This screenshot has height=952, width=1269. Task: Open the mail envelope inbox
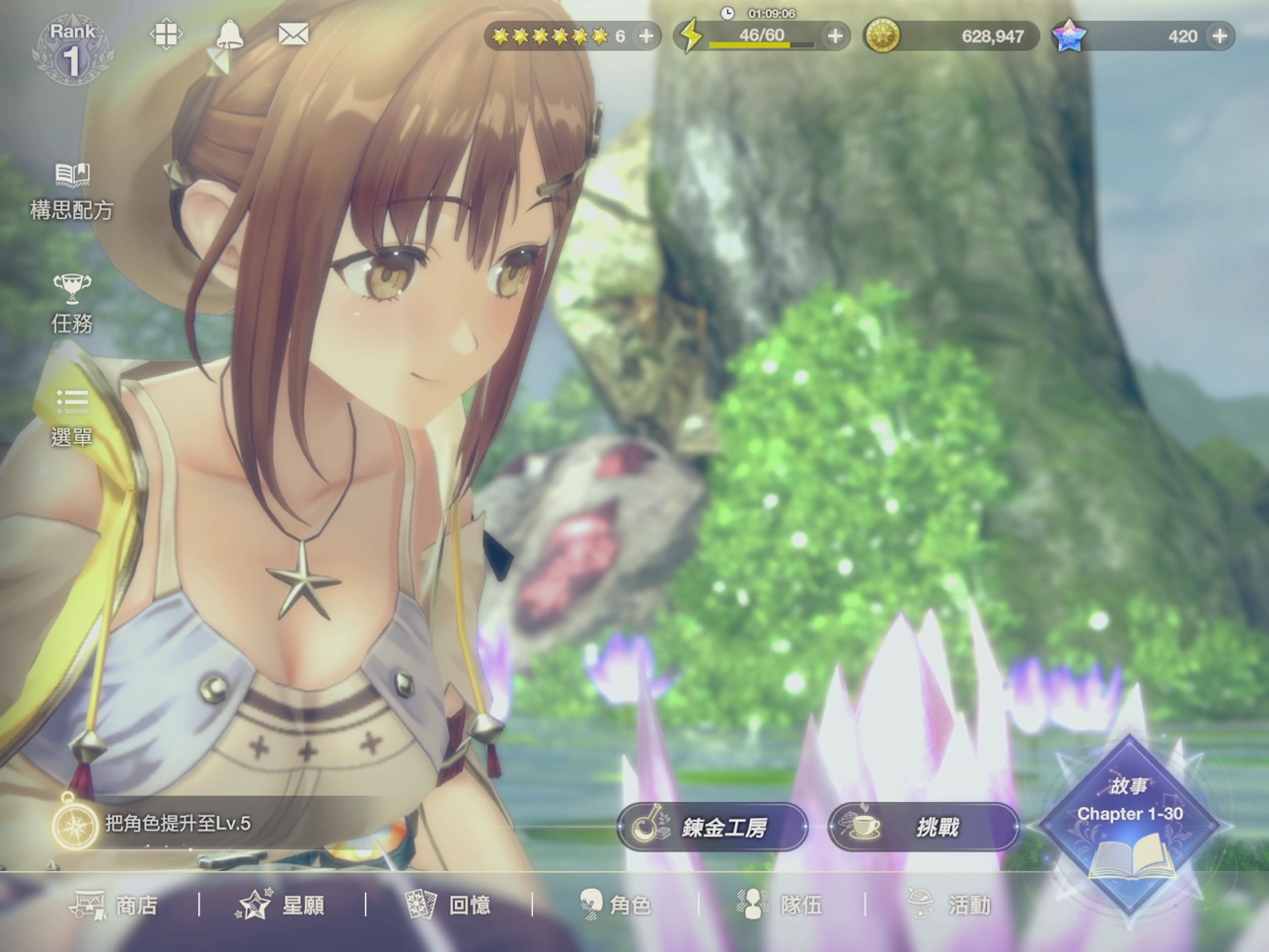293,35
